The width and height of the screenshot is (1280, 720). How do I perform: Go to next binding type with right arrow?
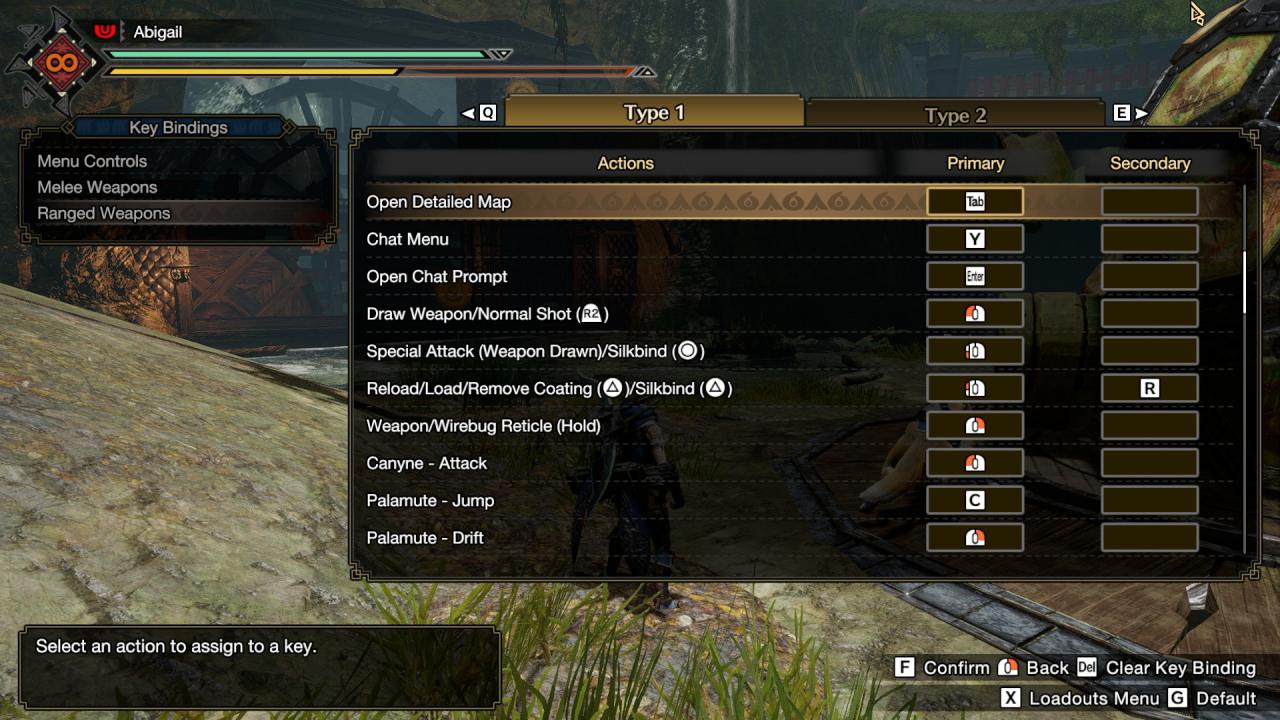coord(1141,114)
